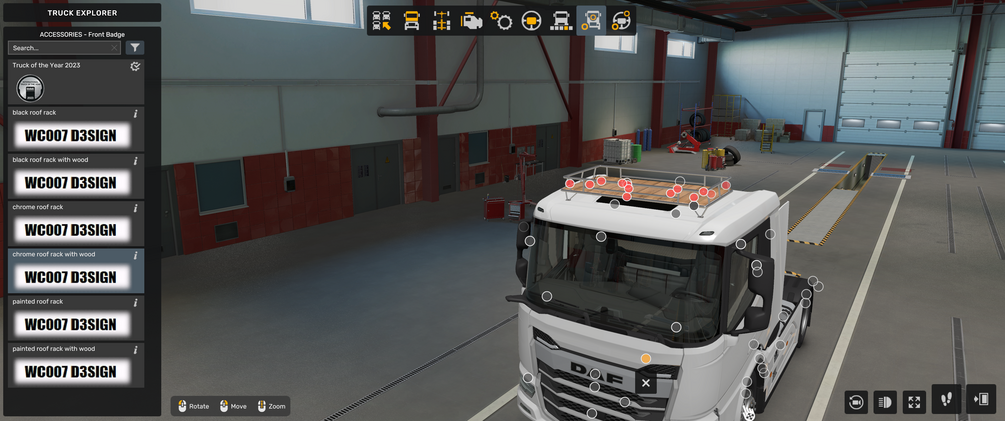Open the accessory filter funnel button
This screenshot has height=421, width=1005.
[x=136, y=48]
